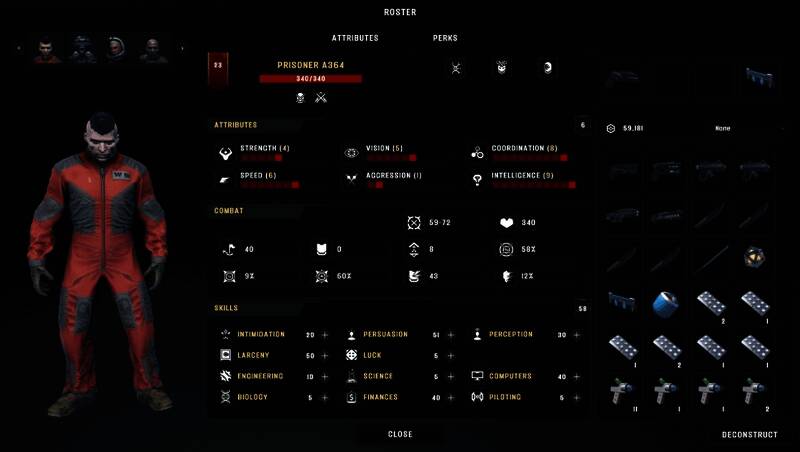Increase the Luck skill

(450, 355)
